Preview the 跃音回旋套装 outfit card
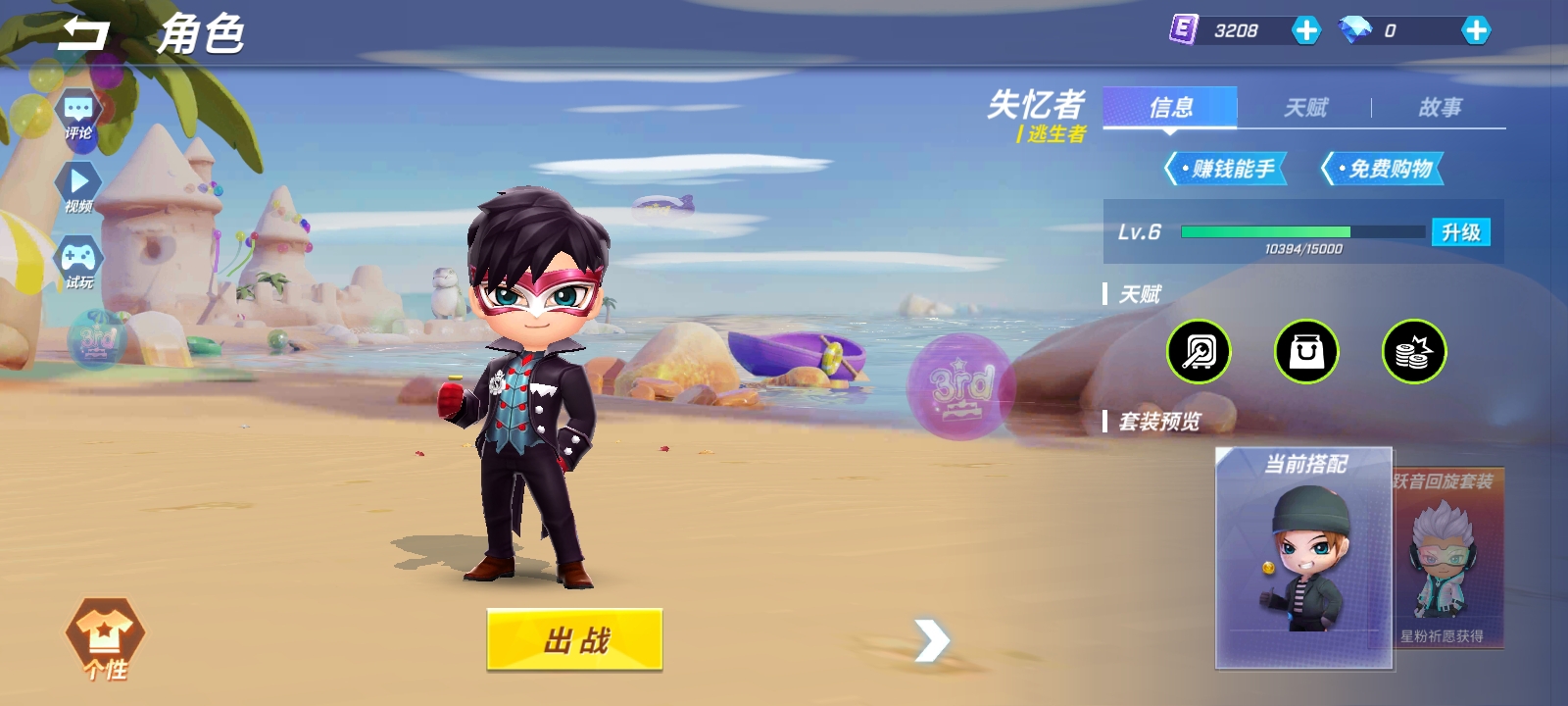 click(1448, 557)
